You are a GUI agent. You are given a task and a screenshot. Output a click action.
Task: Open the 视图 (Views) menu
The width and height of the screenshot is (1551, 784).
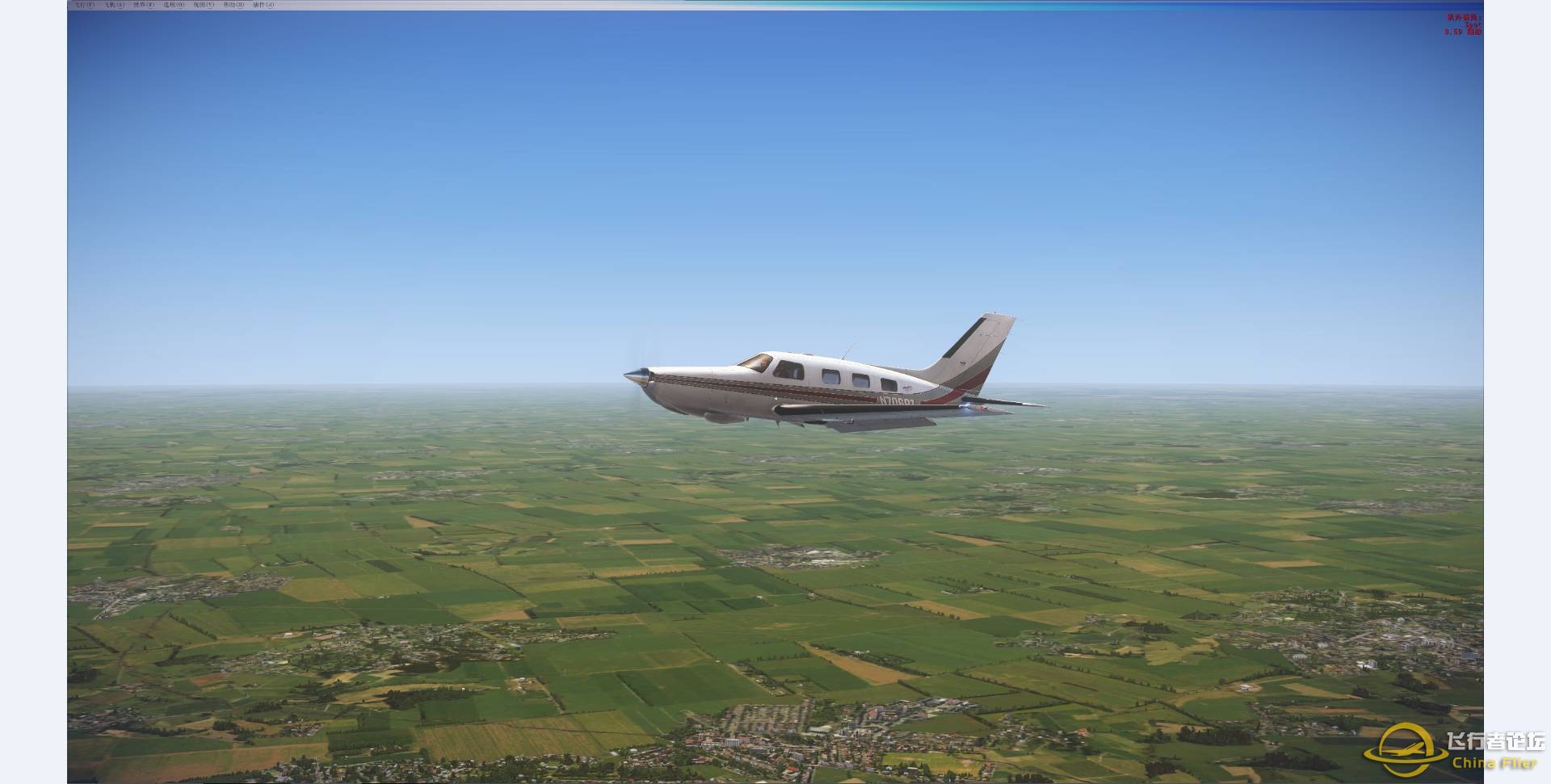[204, 5]
